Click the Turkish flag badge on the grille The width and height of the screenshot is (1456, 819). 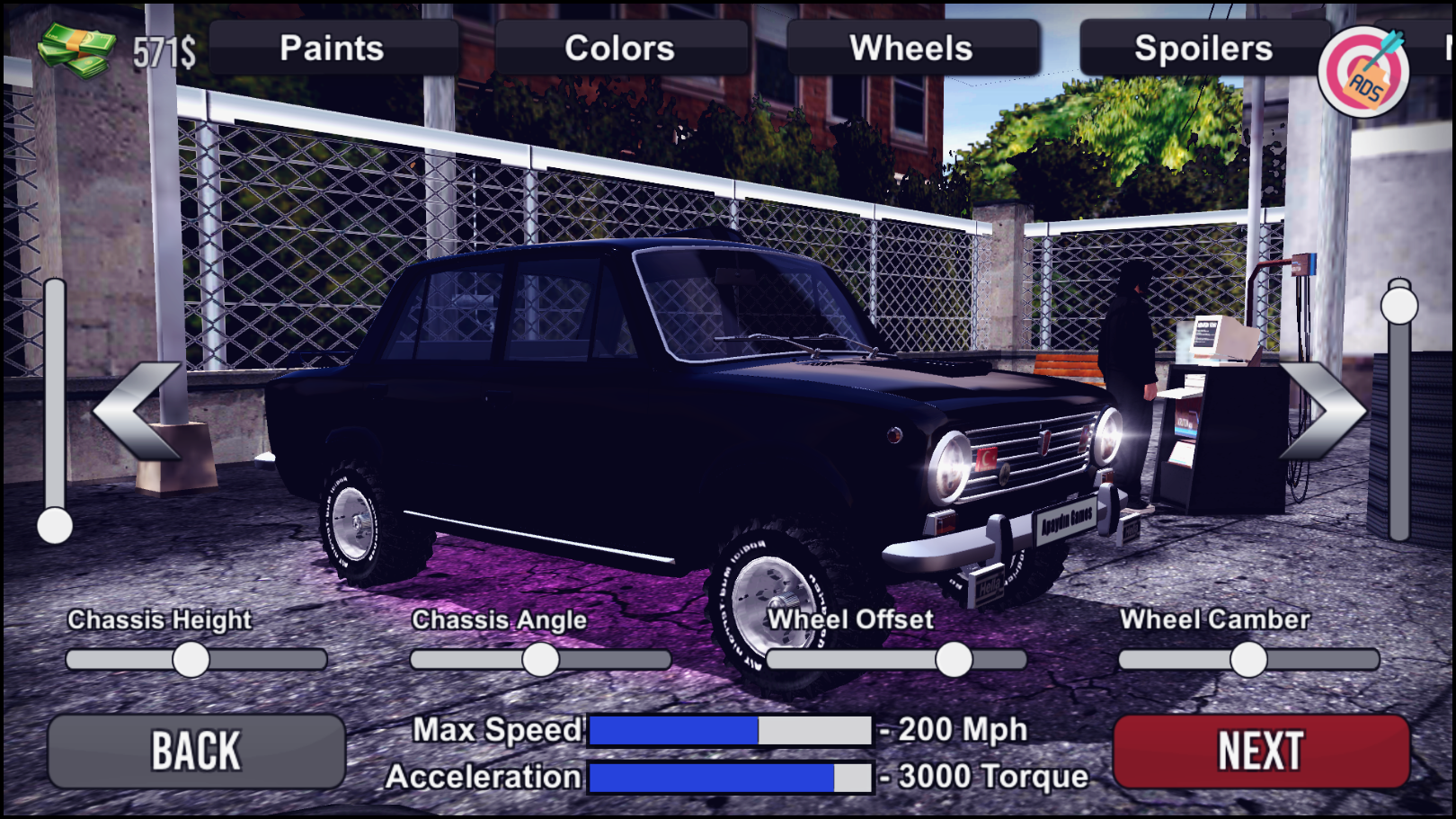coord(985,460)
